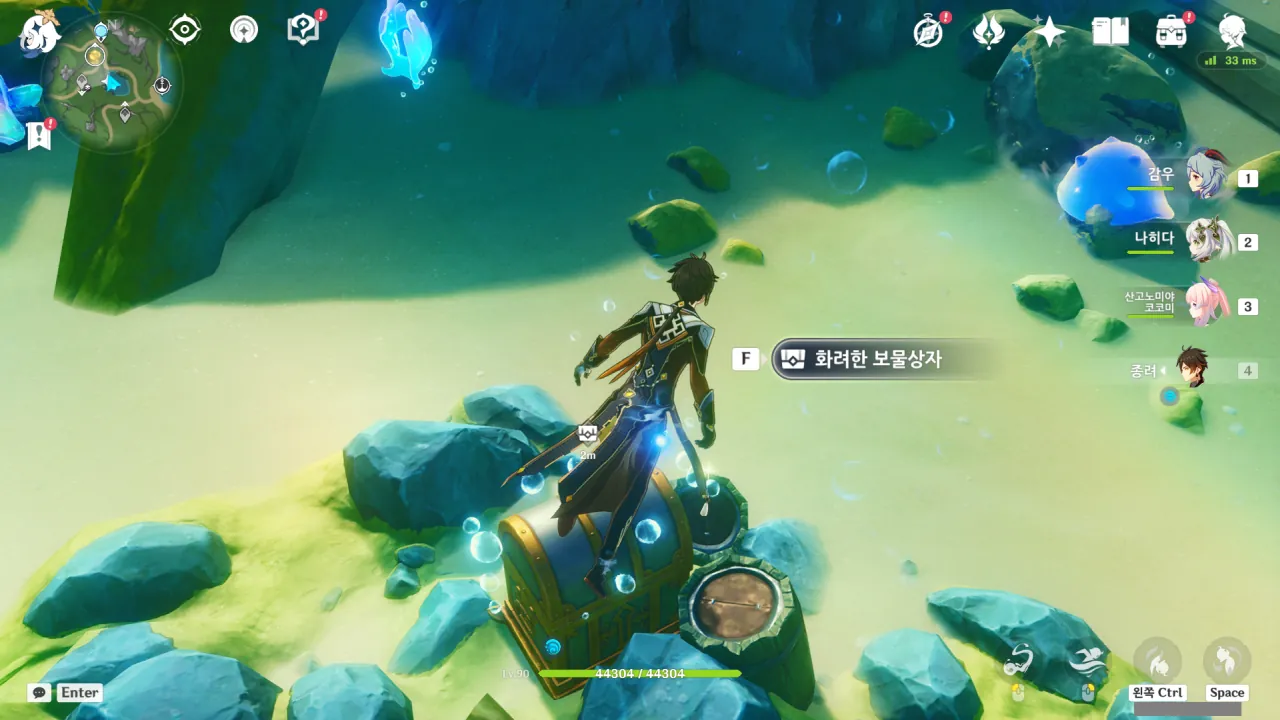Open the open-book Adventurer Handbook icon
Image resolution: width=1280 pixels, height=720 pixels.
coord(1110,32)
